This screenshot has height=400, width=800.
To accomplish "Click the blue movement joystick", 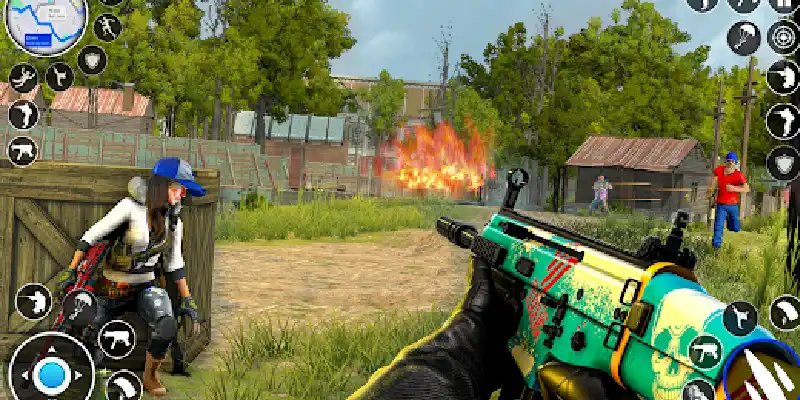I will coord(51,376).
